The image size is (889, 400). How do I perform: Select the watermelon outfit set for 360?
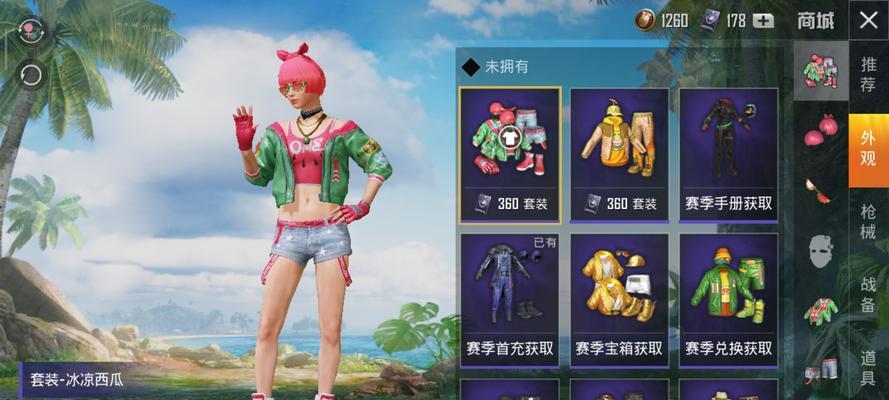point(510,154)
